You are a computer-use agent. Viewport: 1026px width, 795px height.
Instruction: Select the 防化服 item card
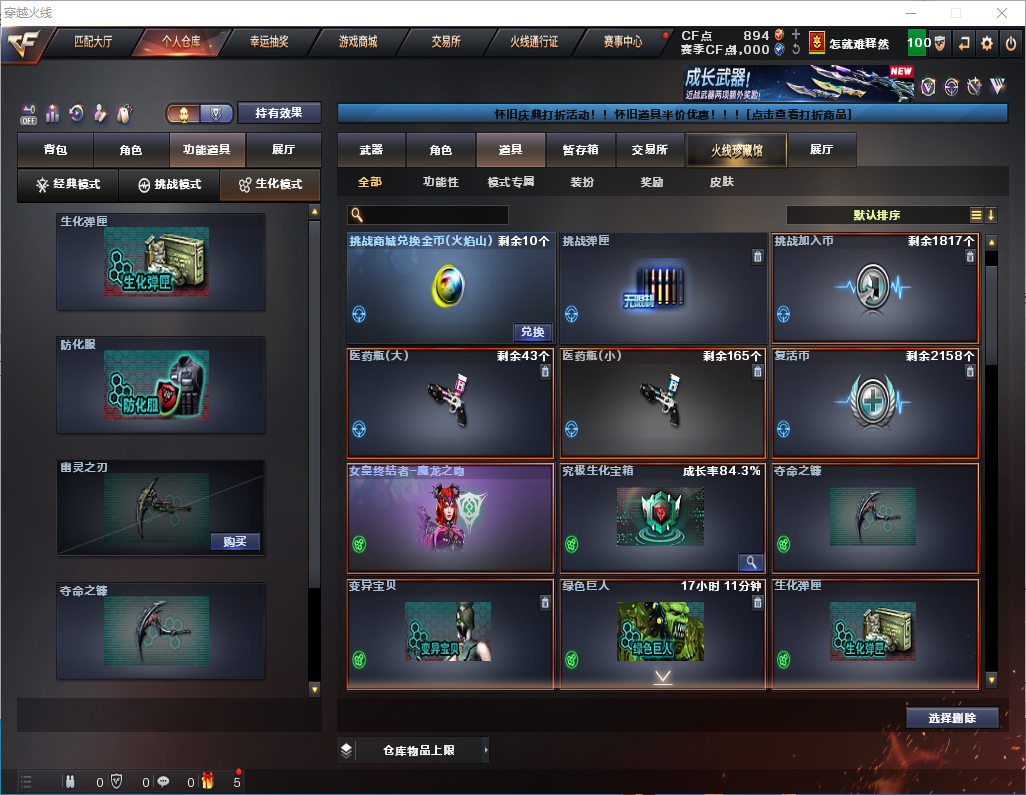tap(161, 385)
